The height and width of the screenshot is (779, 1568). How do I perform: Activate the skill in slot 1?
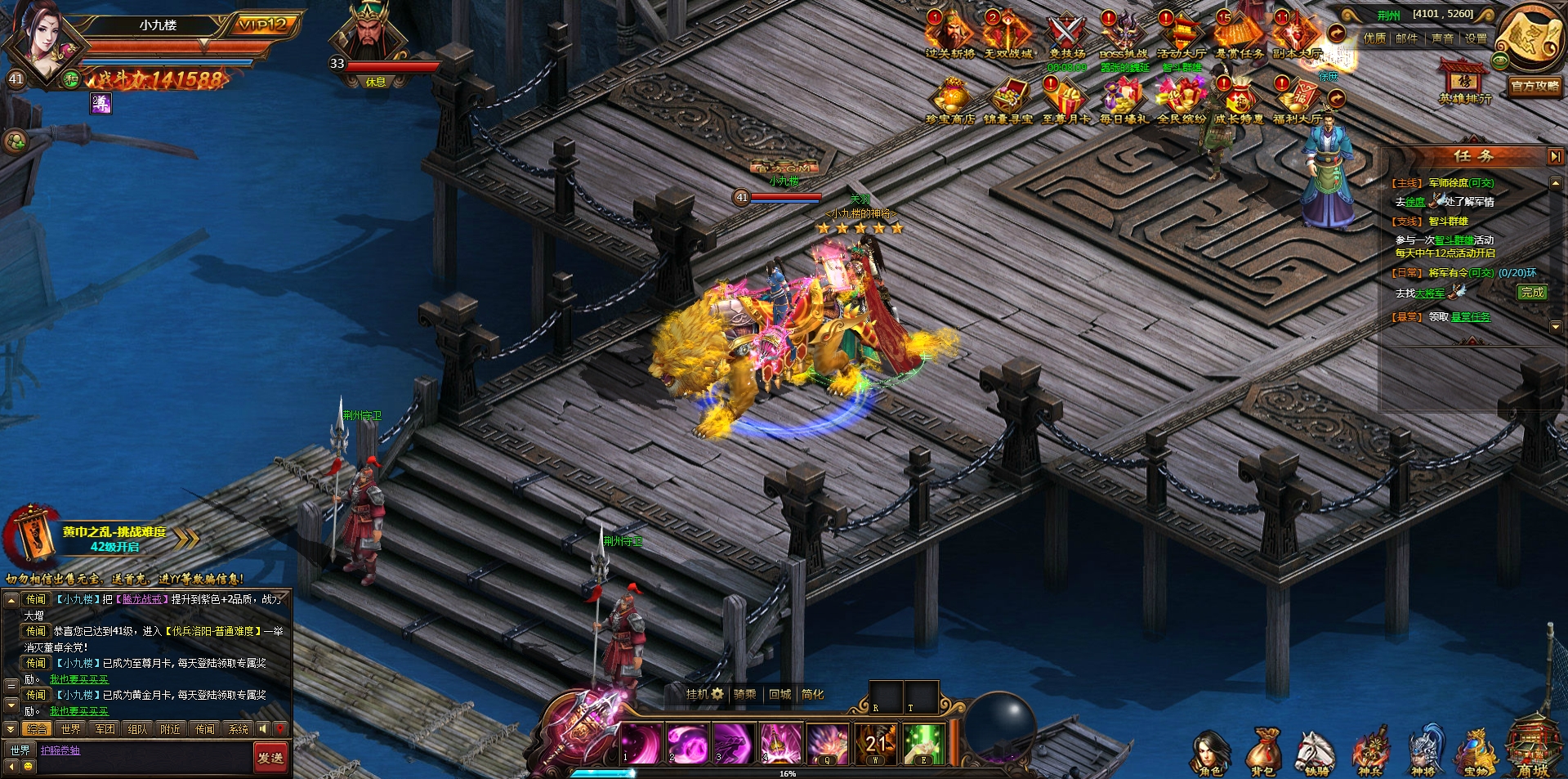(x=641, y=744)
